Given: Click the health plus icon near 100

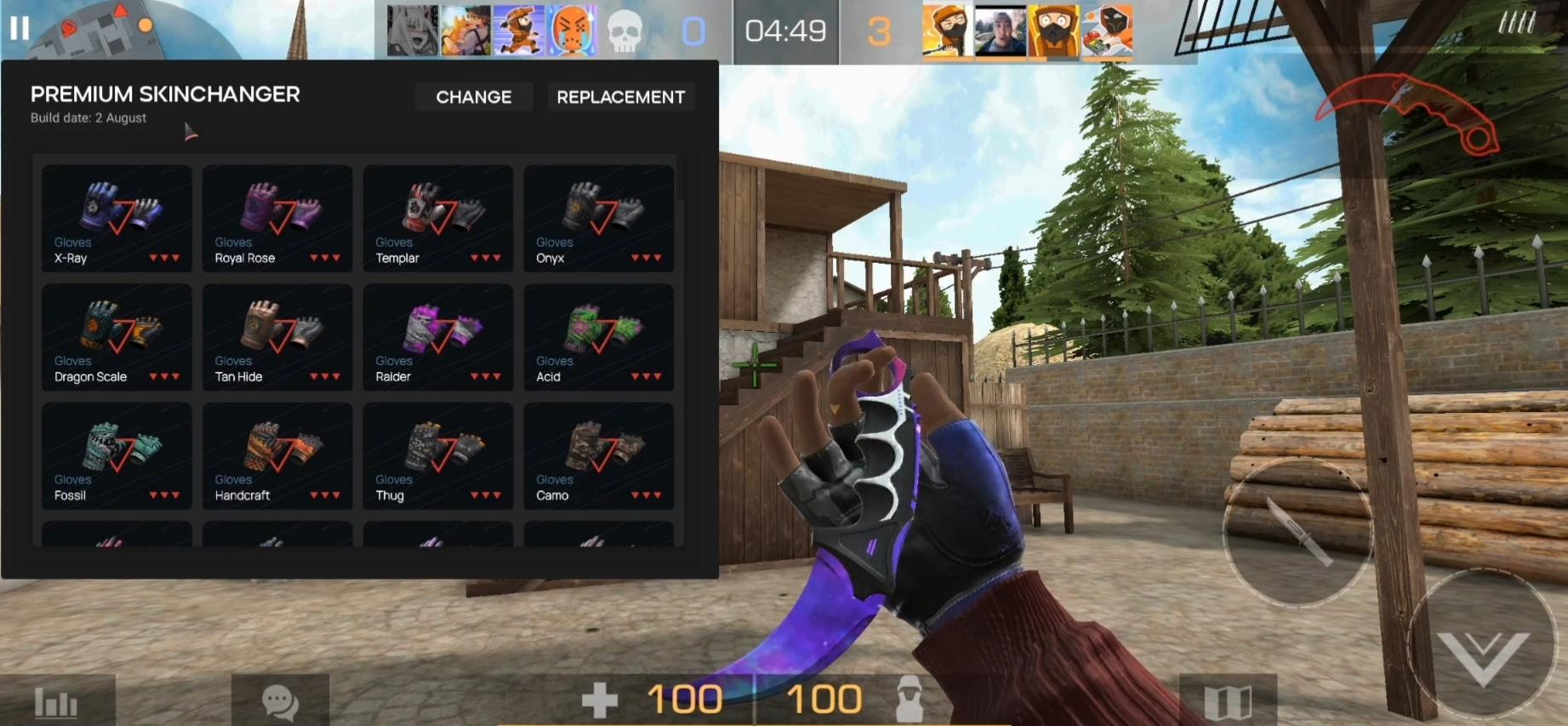Looking at the screenshot, I should coord(601,698).
